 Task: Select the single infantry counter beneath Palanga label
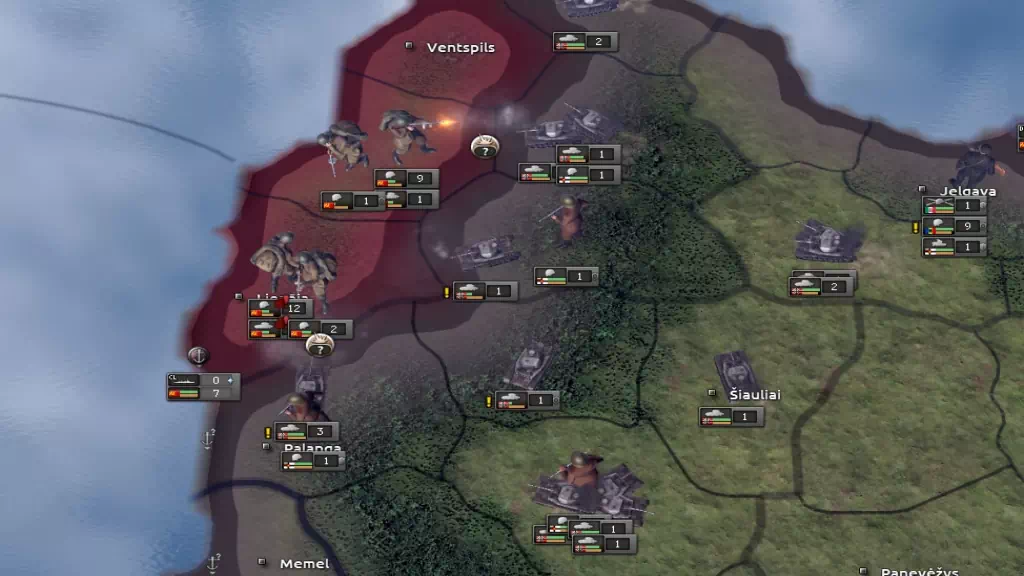click(x=313, y=461)
